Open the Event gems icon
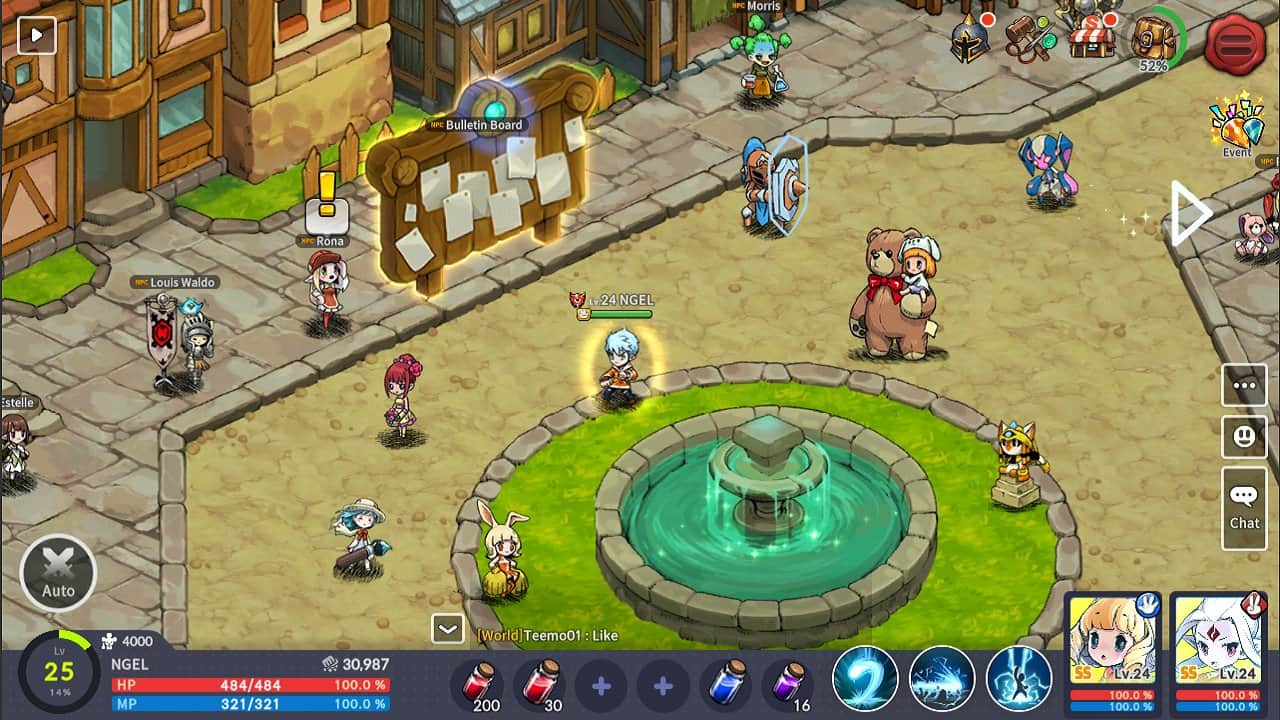The height and width of the screenshot is (720, 1280). (x=1236, y=127)
